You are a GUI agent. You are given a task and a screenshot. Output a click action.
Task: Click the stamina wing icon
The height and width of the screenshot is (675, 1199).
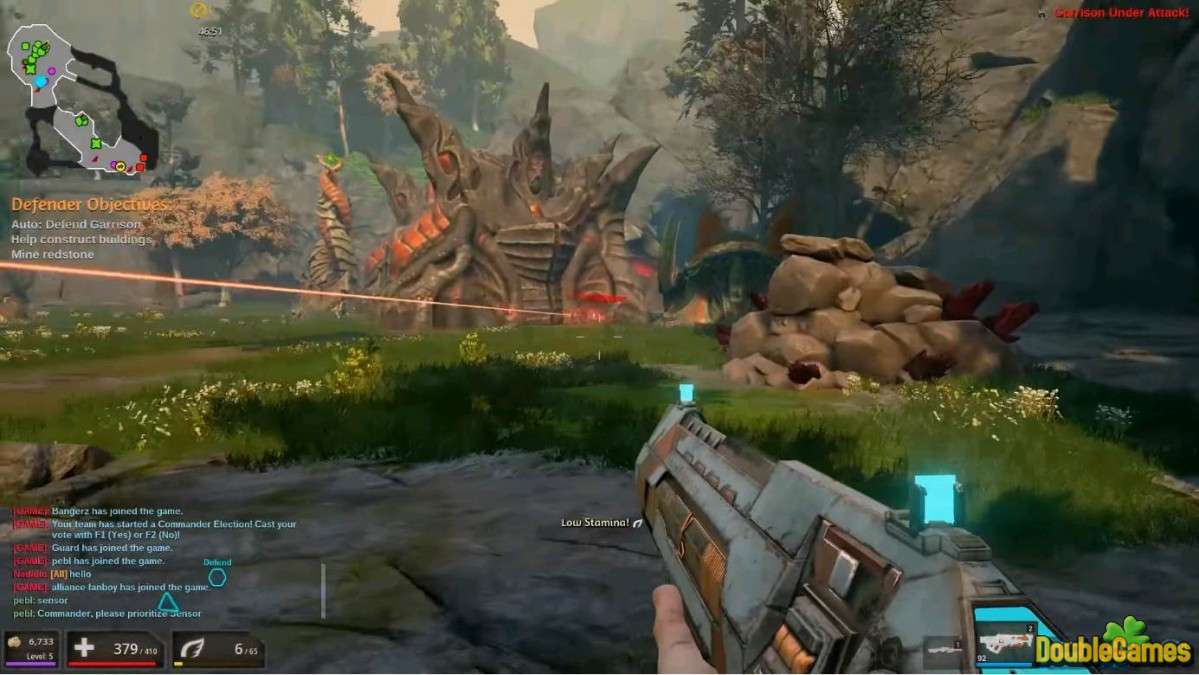(x=190, y=649)
